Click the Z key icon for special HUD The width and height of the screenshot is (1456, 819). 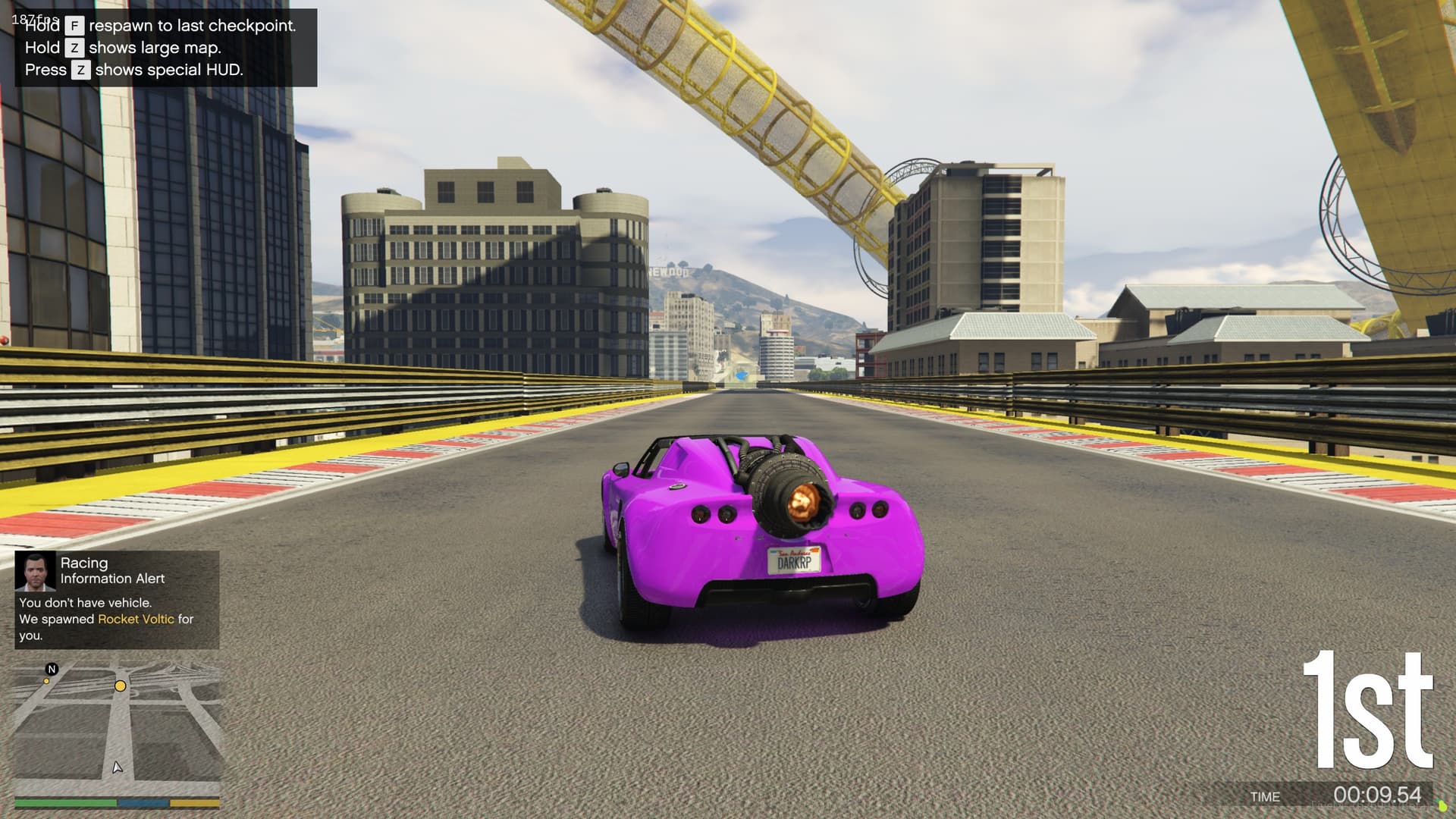tap(80, 70)
